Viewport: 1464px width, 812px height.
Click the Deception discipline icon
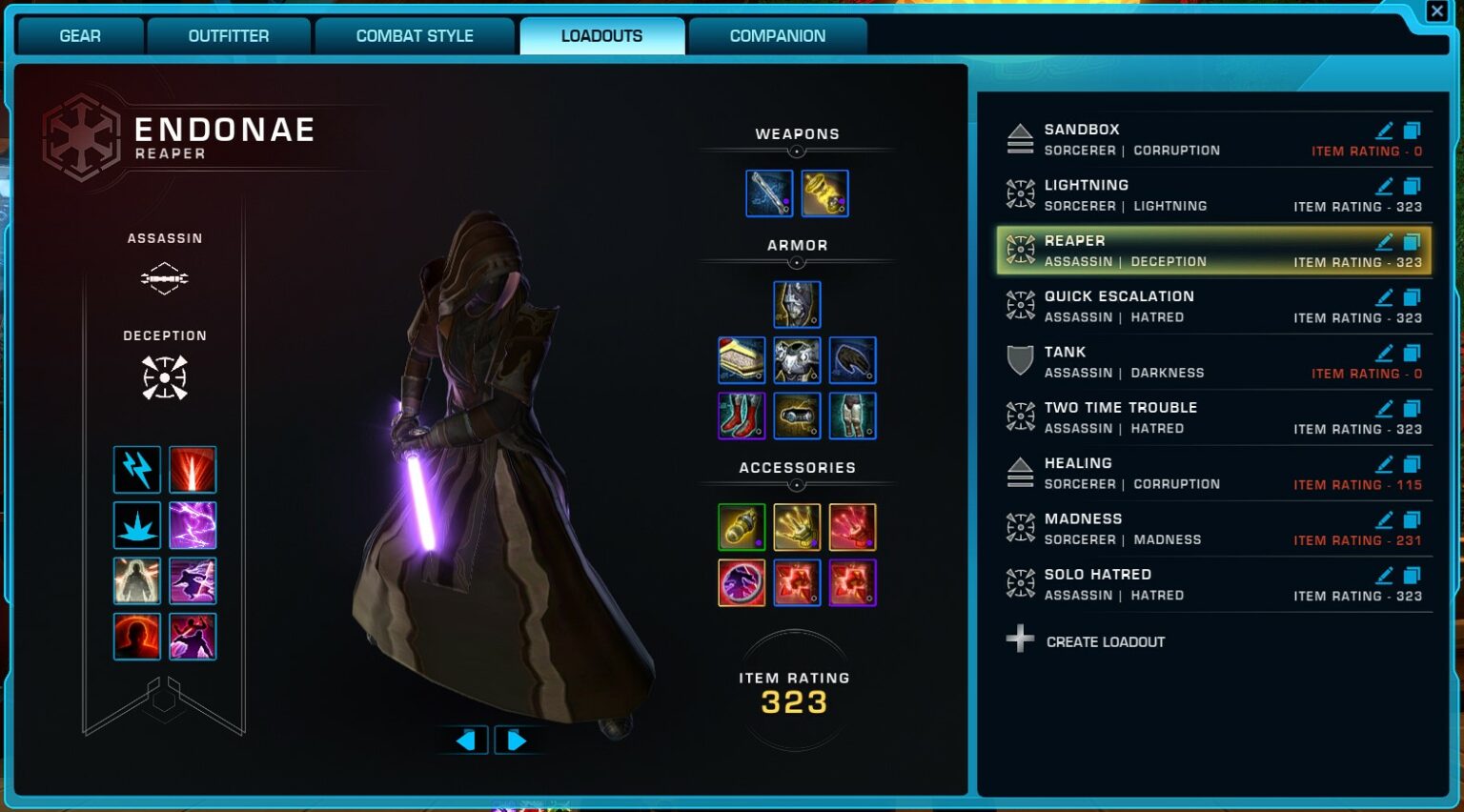pyautogui.click(x=164, y=376)
